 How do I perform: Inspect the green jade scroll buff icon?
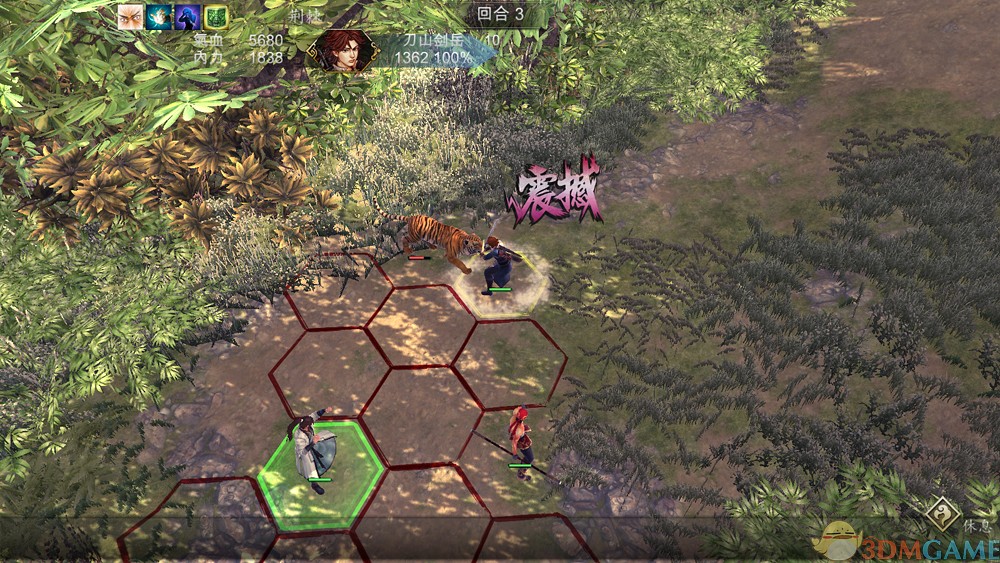(x=216, y=16)
